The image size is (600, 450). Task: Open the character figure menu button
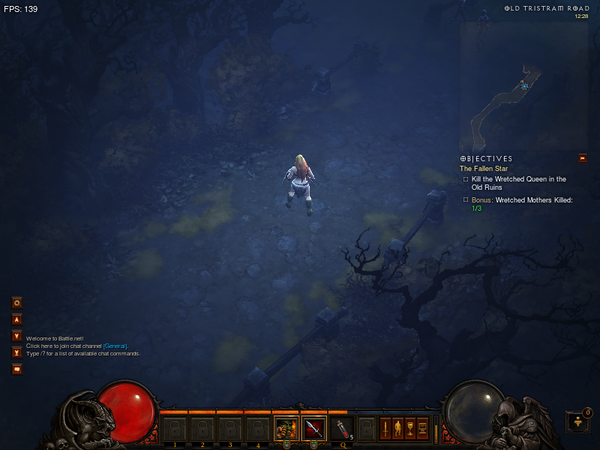pyautogui.click(x=397, y=428)
